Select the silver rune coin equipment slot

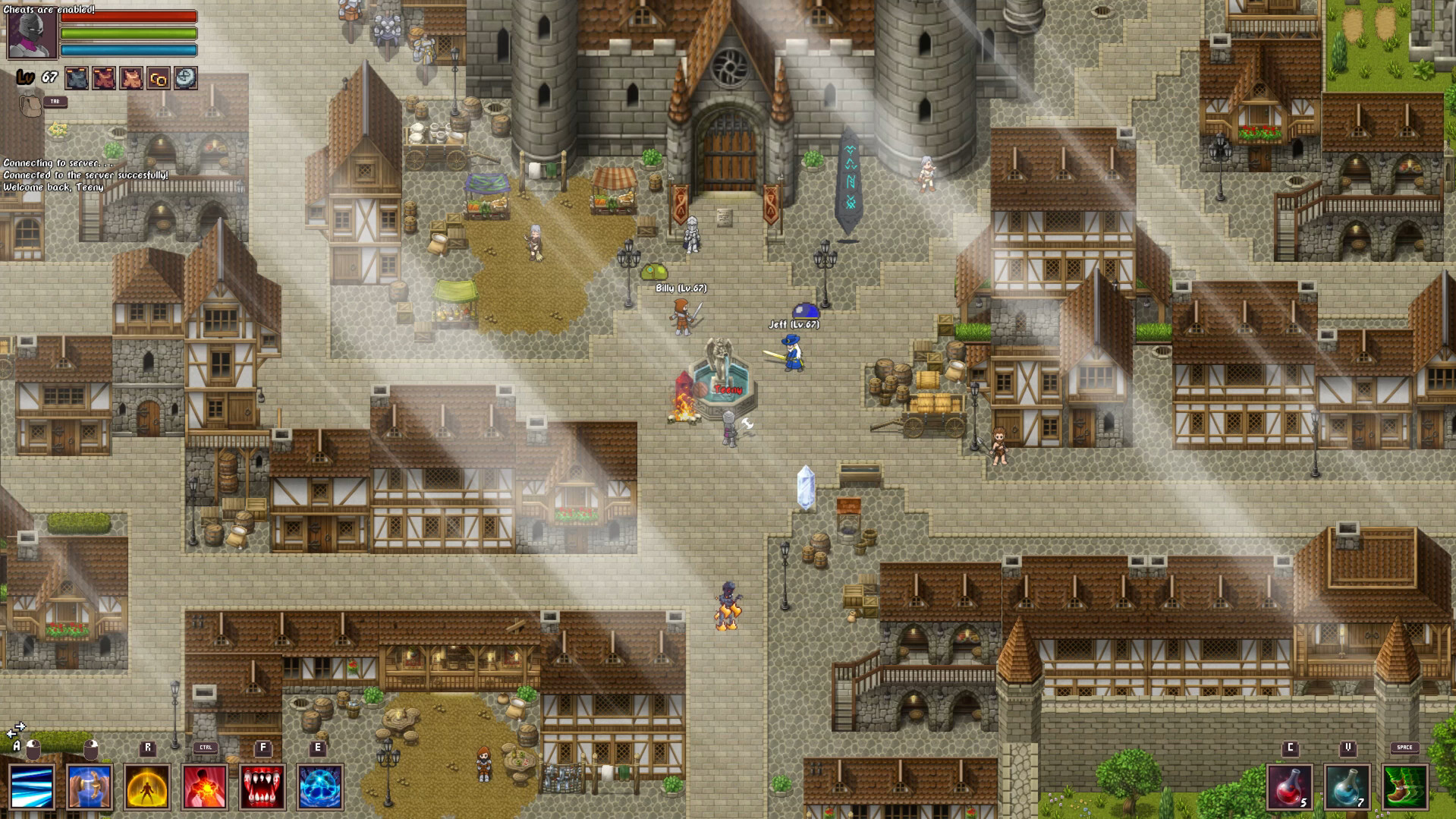pyautogui.click(x=187, y=78)
